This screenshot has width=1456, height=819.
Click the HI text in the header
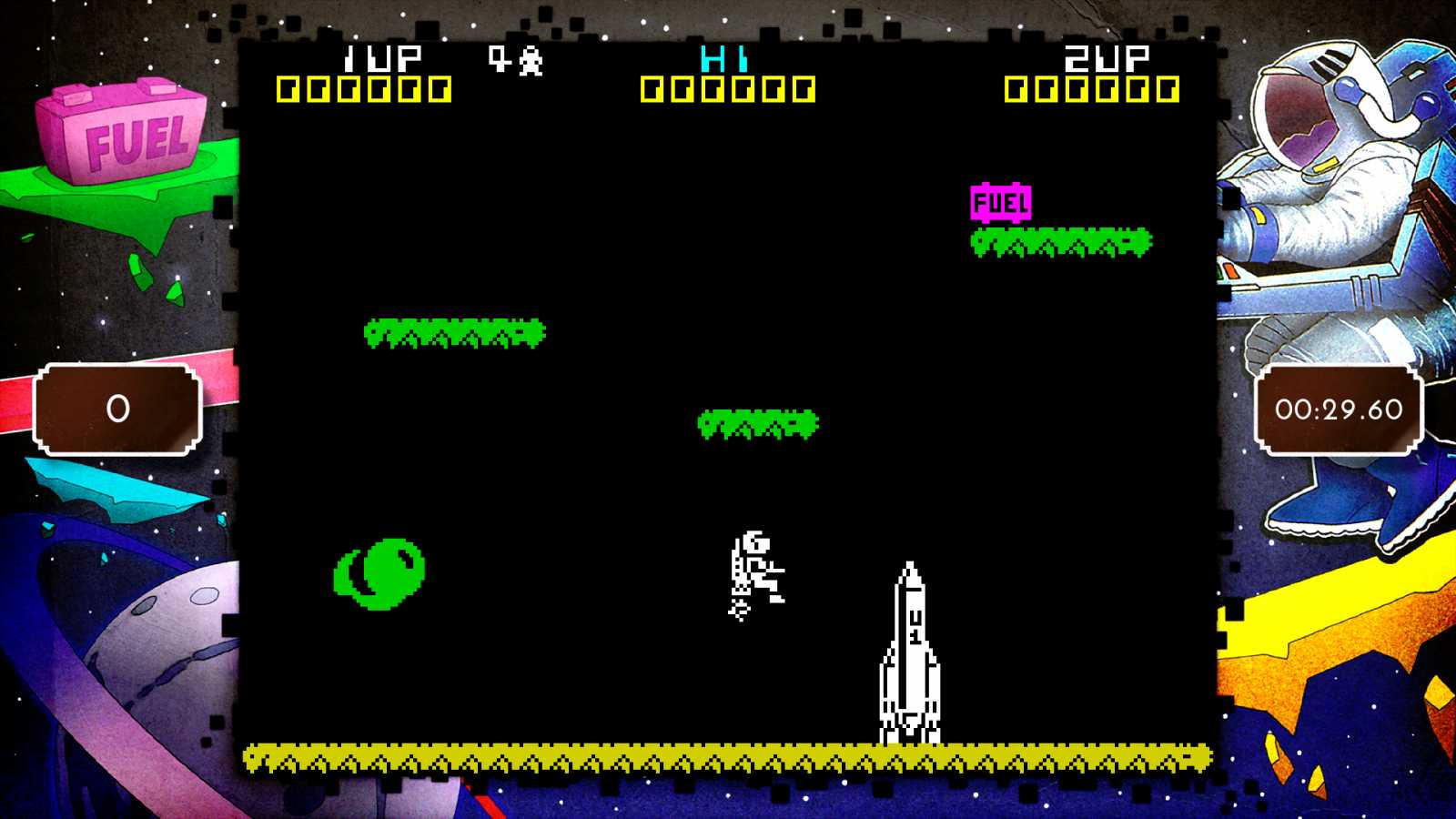tap(723, 57)
